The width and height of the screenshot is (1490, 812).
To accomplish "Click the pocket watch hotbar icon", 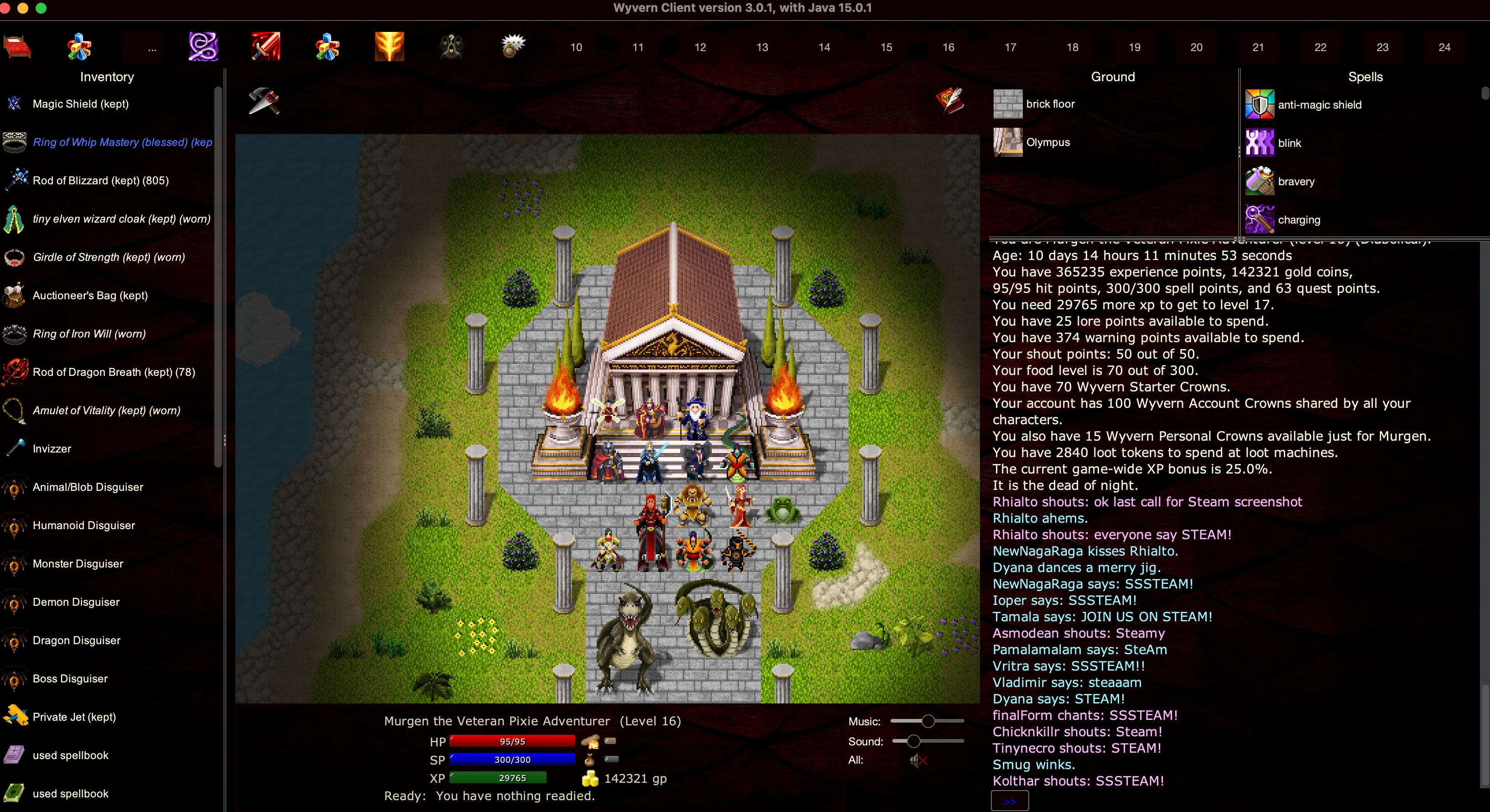I will pos(512,46).
